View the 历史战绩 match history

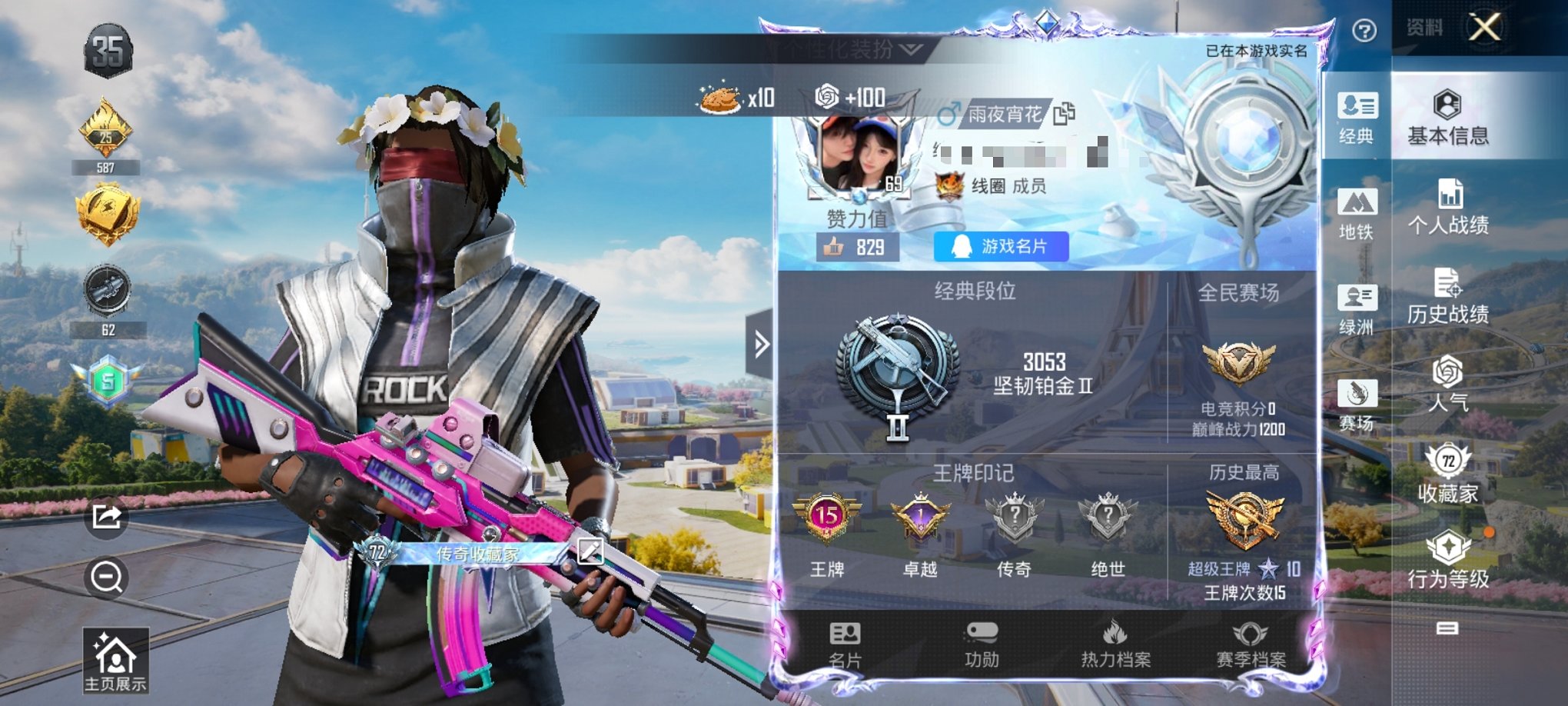(1448, 297)
